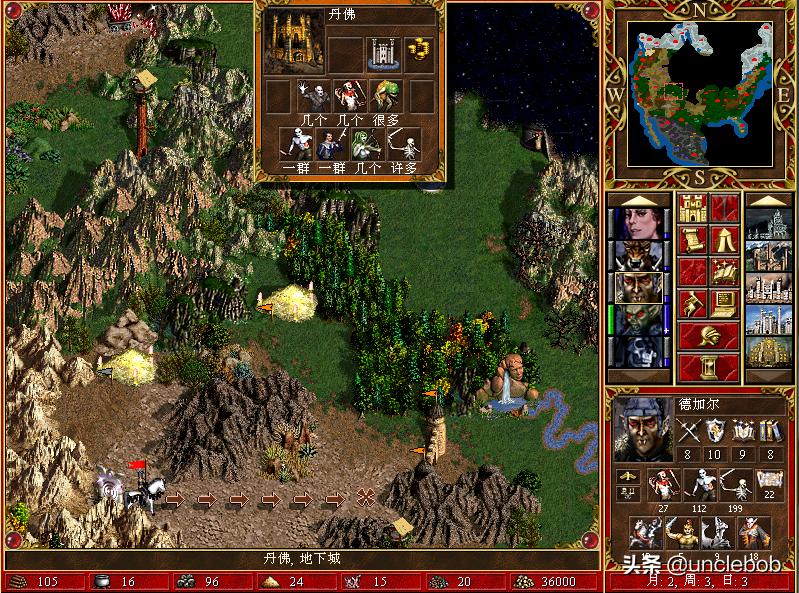Open the kingdom overview castle button
The height and width of the screenshot is (593, 799).
[692, 208]
